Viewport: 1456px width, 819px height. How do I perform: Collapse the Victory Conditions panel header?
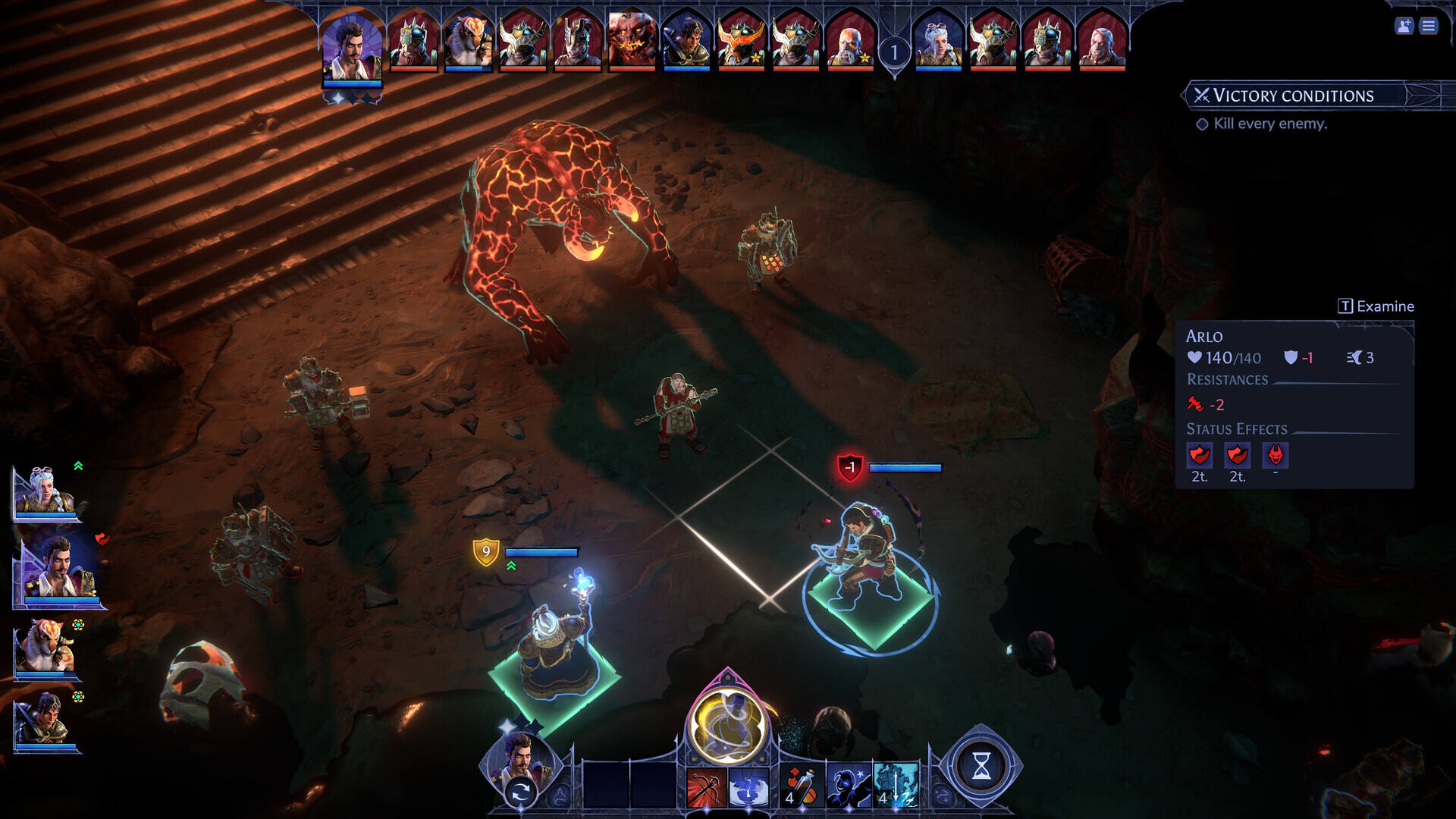pos(1293,96)
